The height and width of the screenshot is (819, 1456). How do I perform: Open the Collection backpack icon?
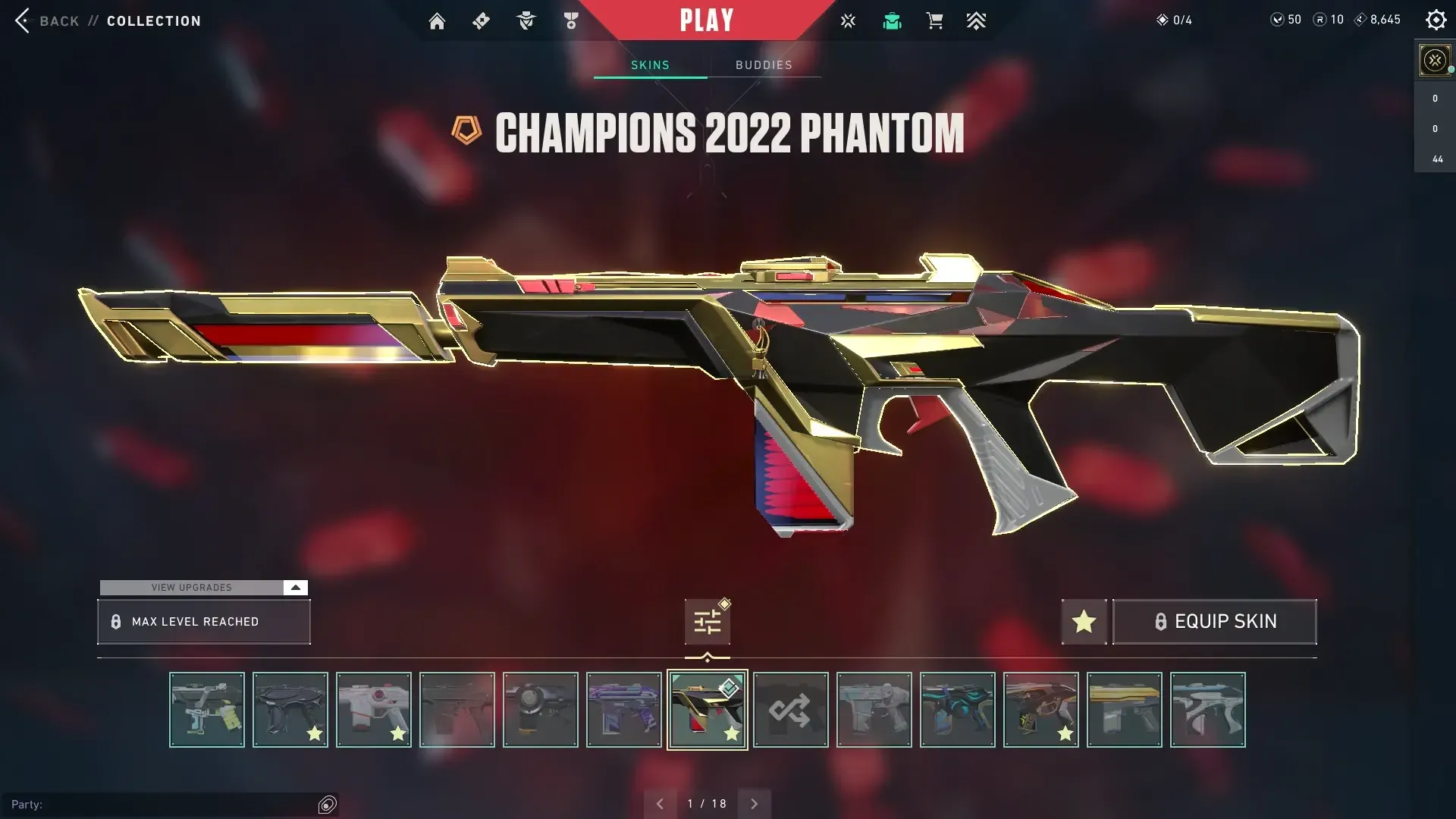click(x=892, y=20)
